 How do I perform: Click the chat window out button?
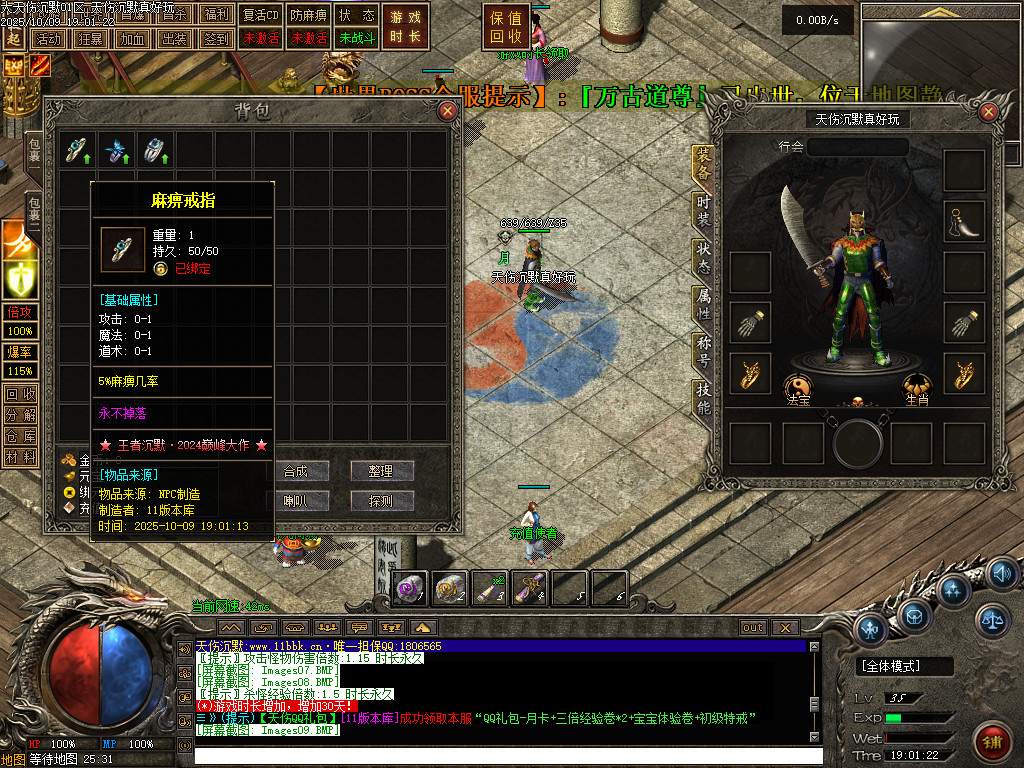coord(752,627)
